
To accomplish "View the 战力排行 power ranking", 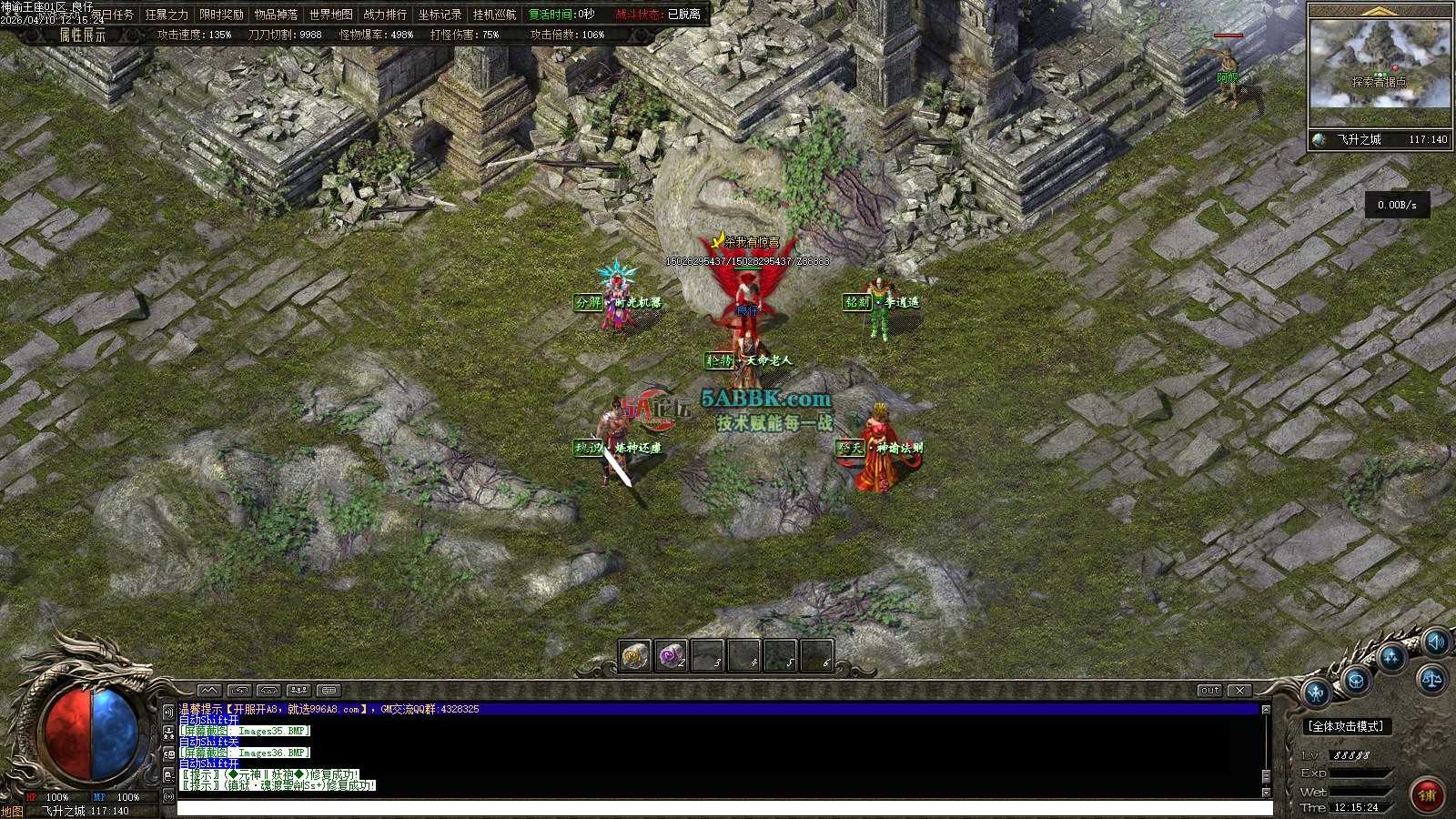I will [x=385, y=15].
